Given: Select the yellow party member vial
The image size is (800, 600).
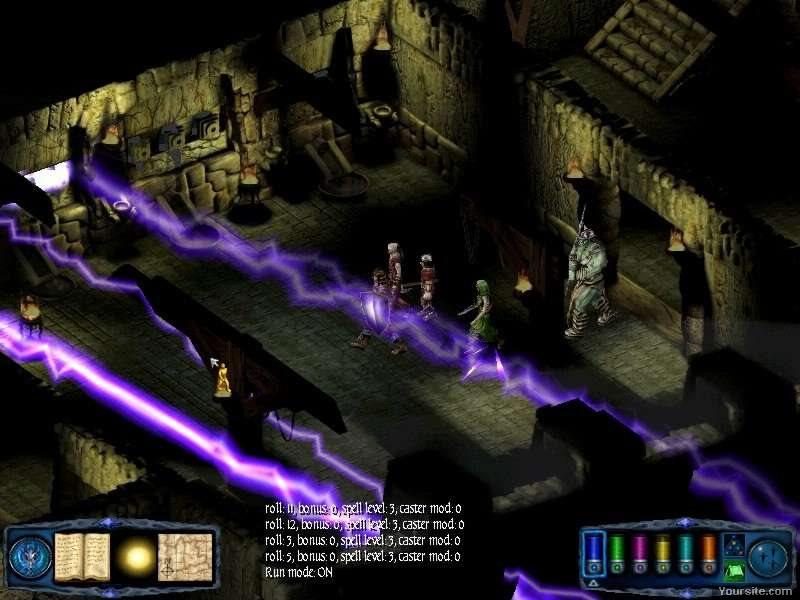Looking at the screenshot, I should (x=663, y=552).
